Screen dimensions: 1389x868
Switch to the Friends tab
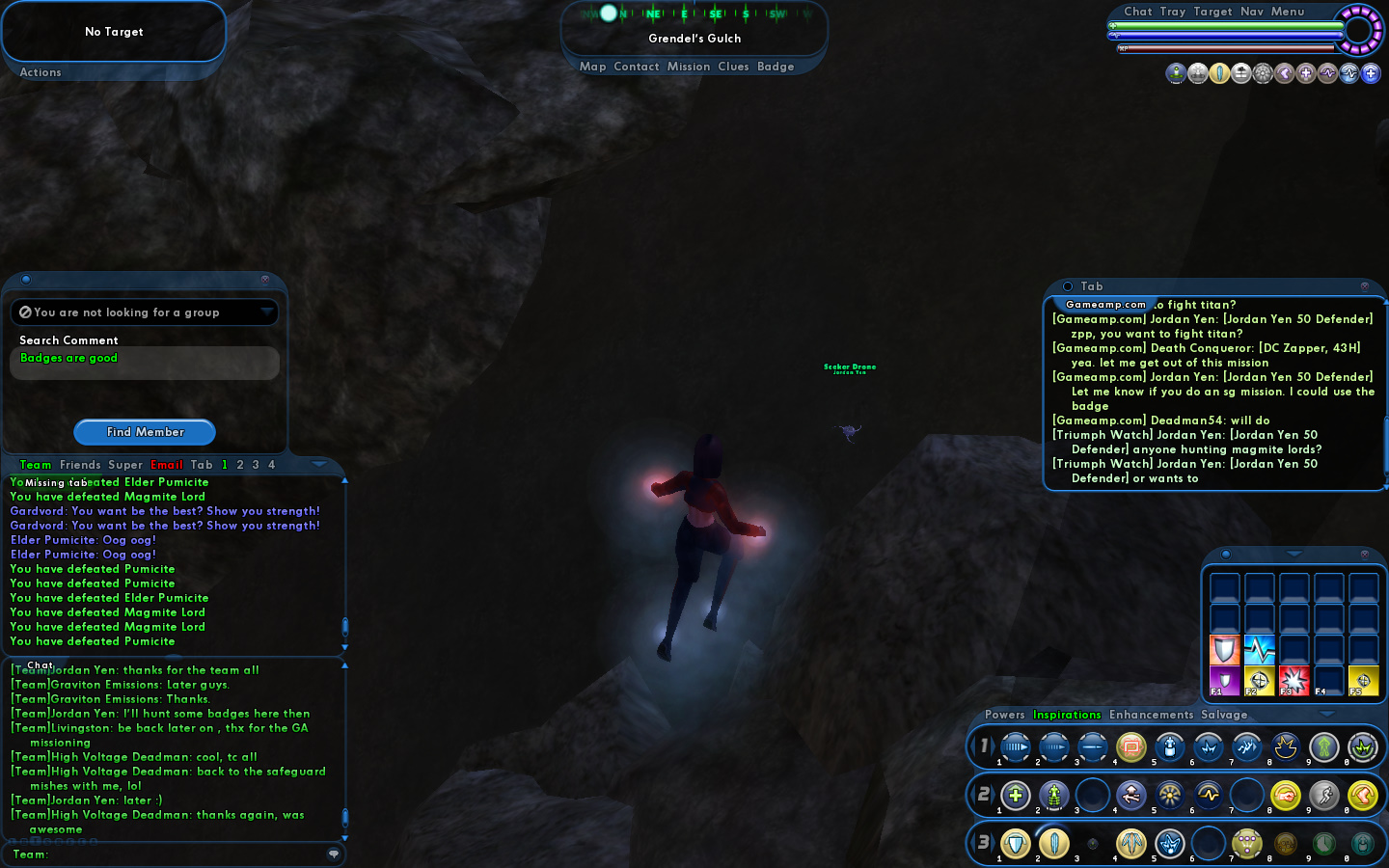pos(80,465)
